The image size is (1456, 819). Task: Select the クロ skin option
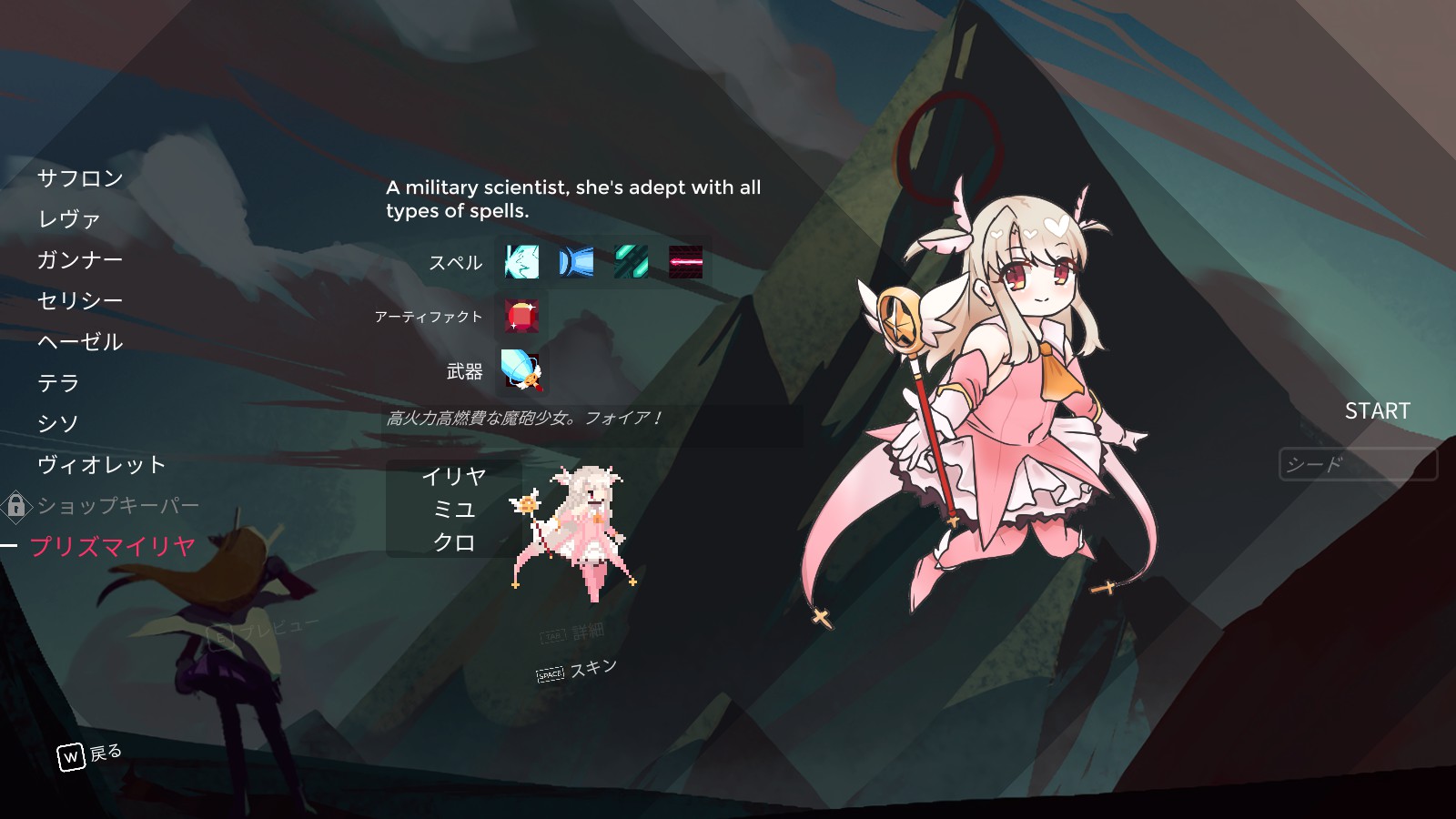(x=457, y=544)
